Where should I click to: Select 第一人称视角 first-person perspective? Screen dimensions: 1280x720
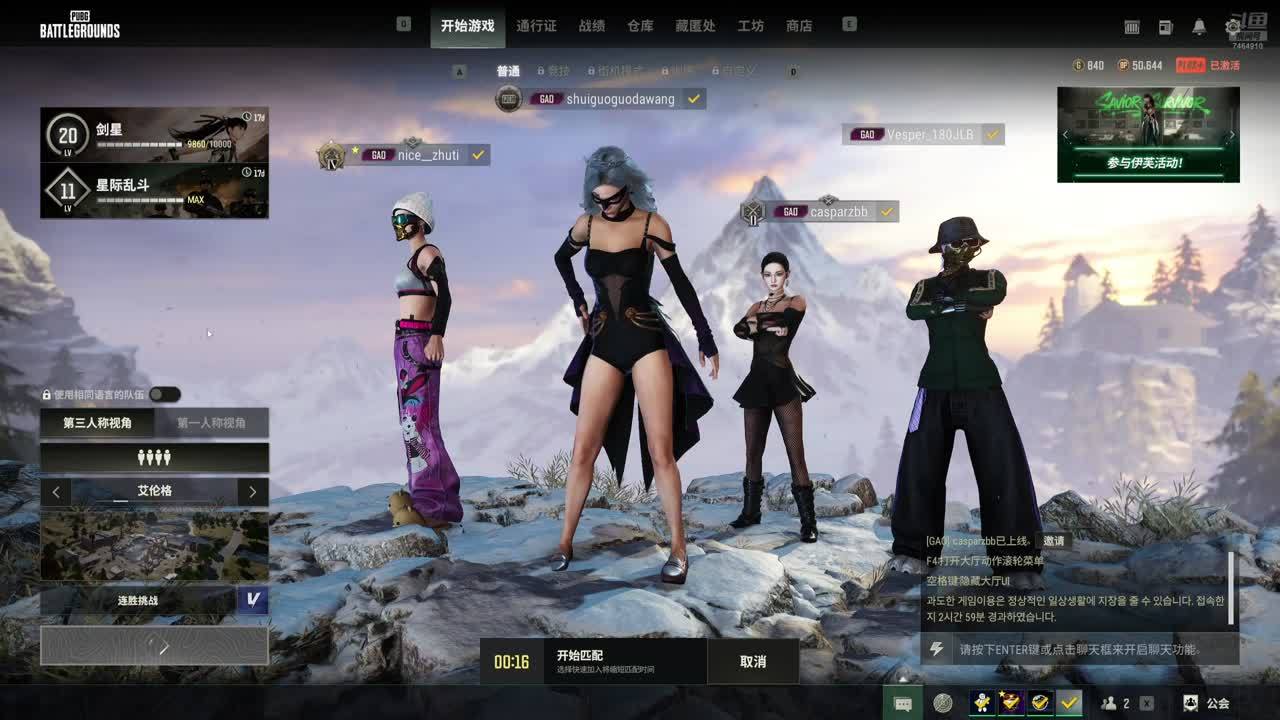(211, 423)
